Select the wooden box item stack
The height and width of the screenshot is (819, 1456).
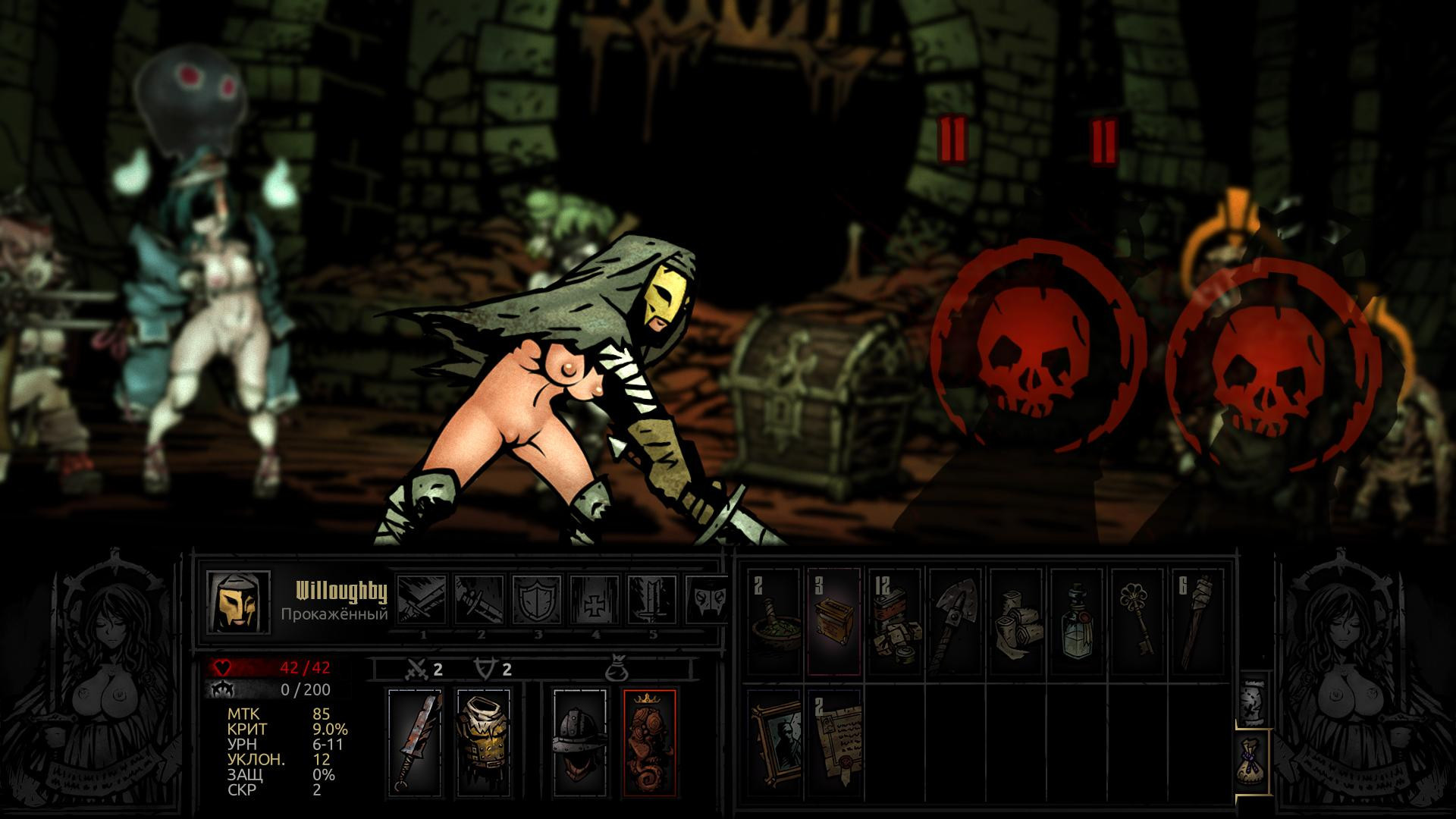[833, 620]
